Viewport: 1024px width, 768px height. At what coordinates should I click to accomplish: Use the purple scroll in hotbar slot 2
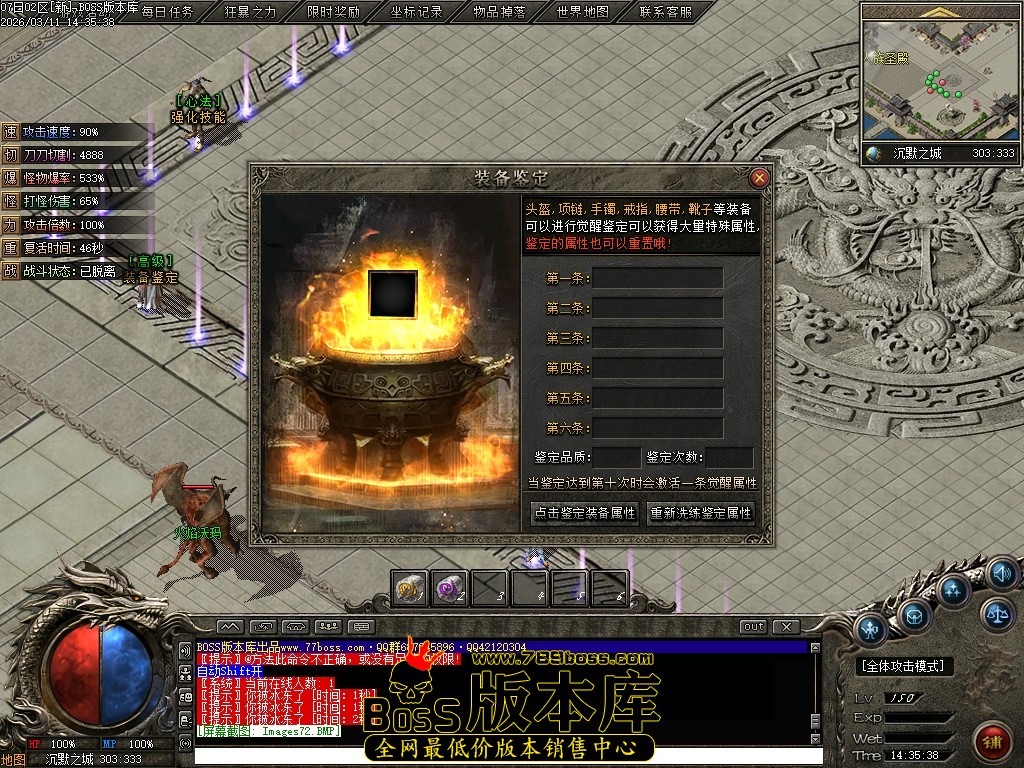point(449,588)
